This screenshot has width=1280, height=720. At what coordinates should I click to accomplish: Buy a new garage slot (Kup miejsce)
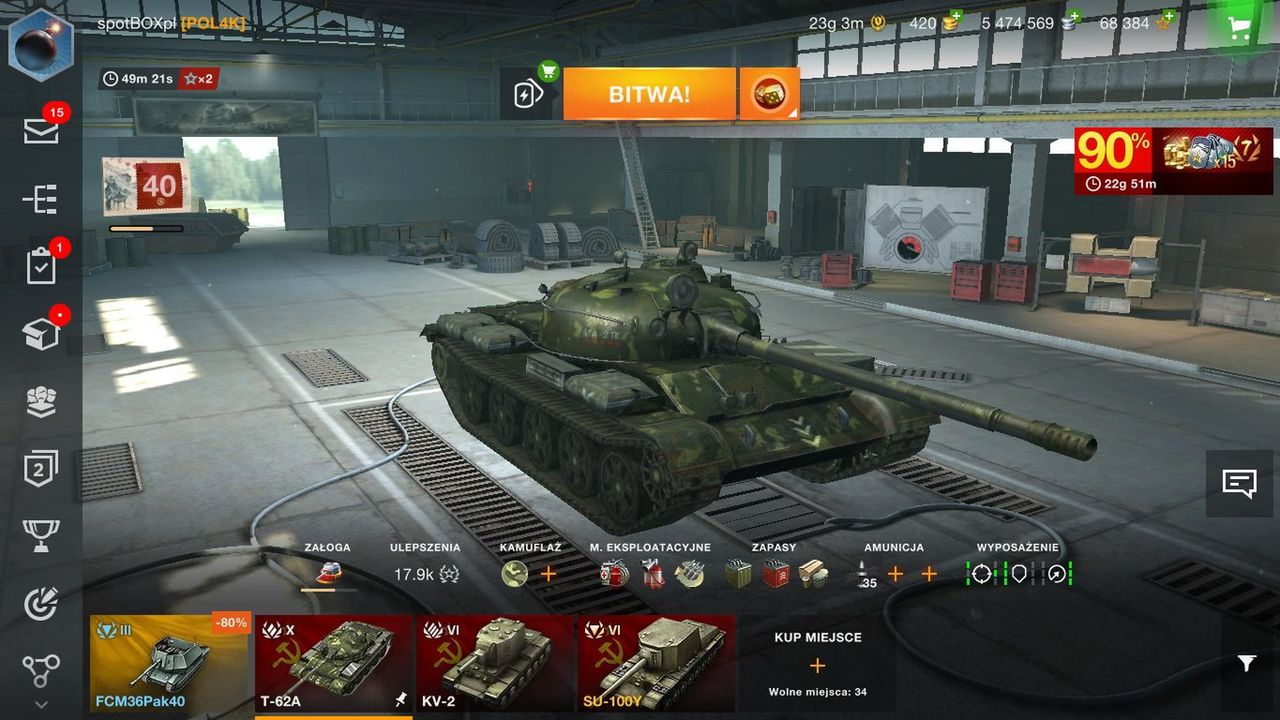pos(817,664)
